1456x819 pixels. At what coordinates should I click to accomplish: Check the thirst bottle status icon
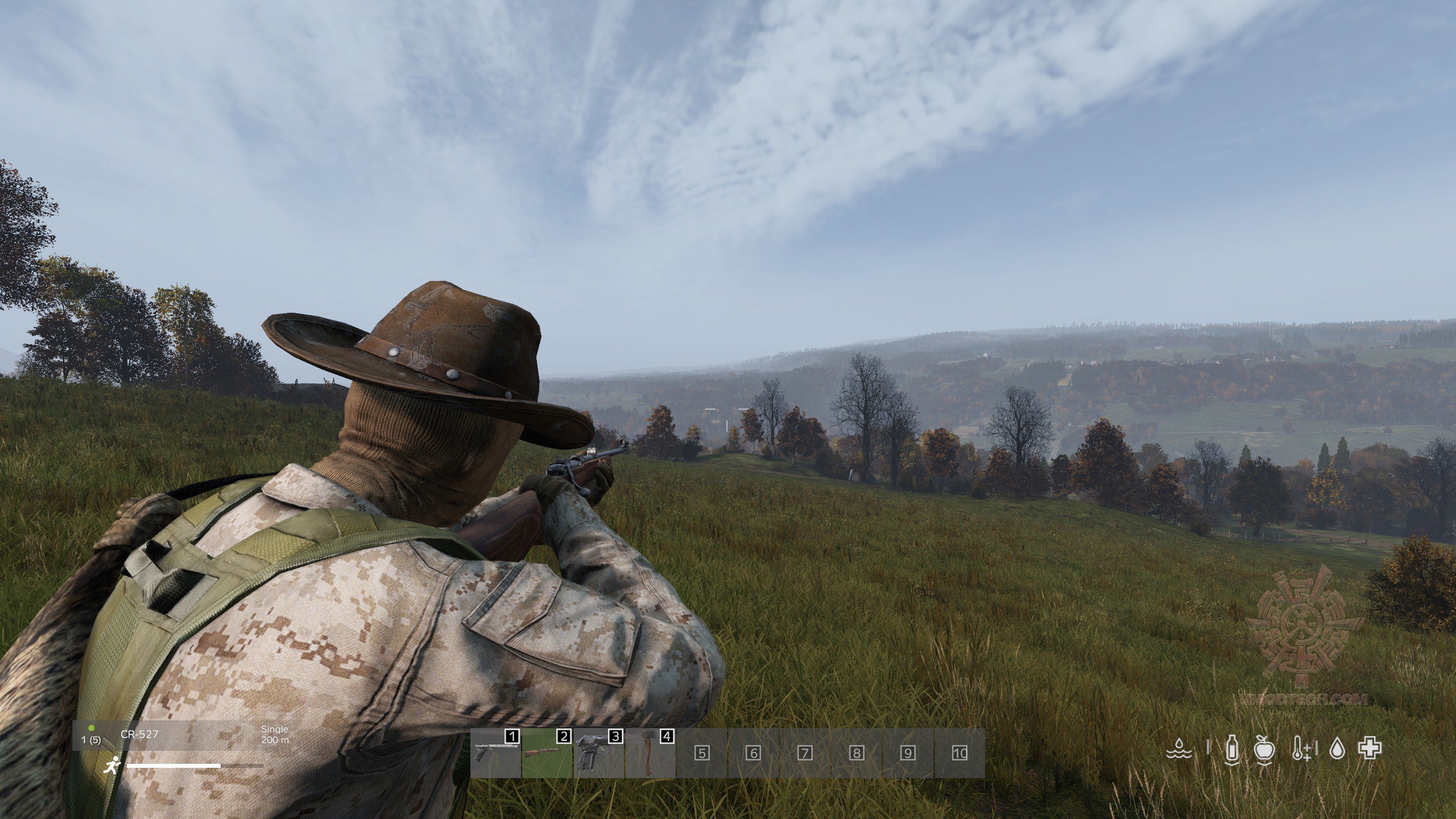click(1232, 748)
